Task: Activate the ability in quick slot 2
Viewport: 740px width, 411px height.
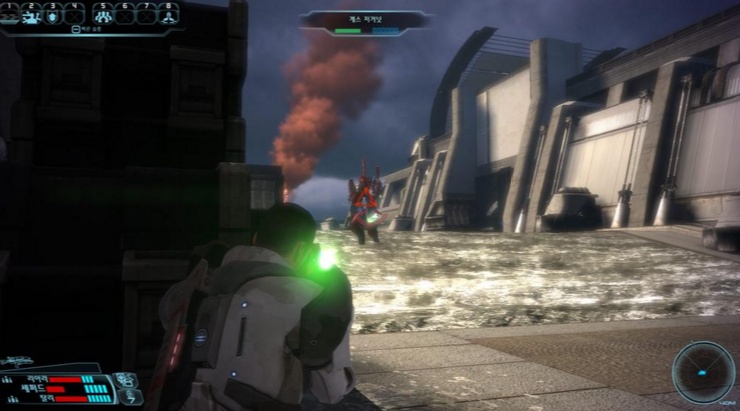Action: coord(32,14)
